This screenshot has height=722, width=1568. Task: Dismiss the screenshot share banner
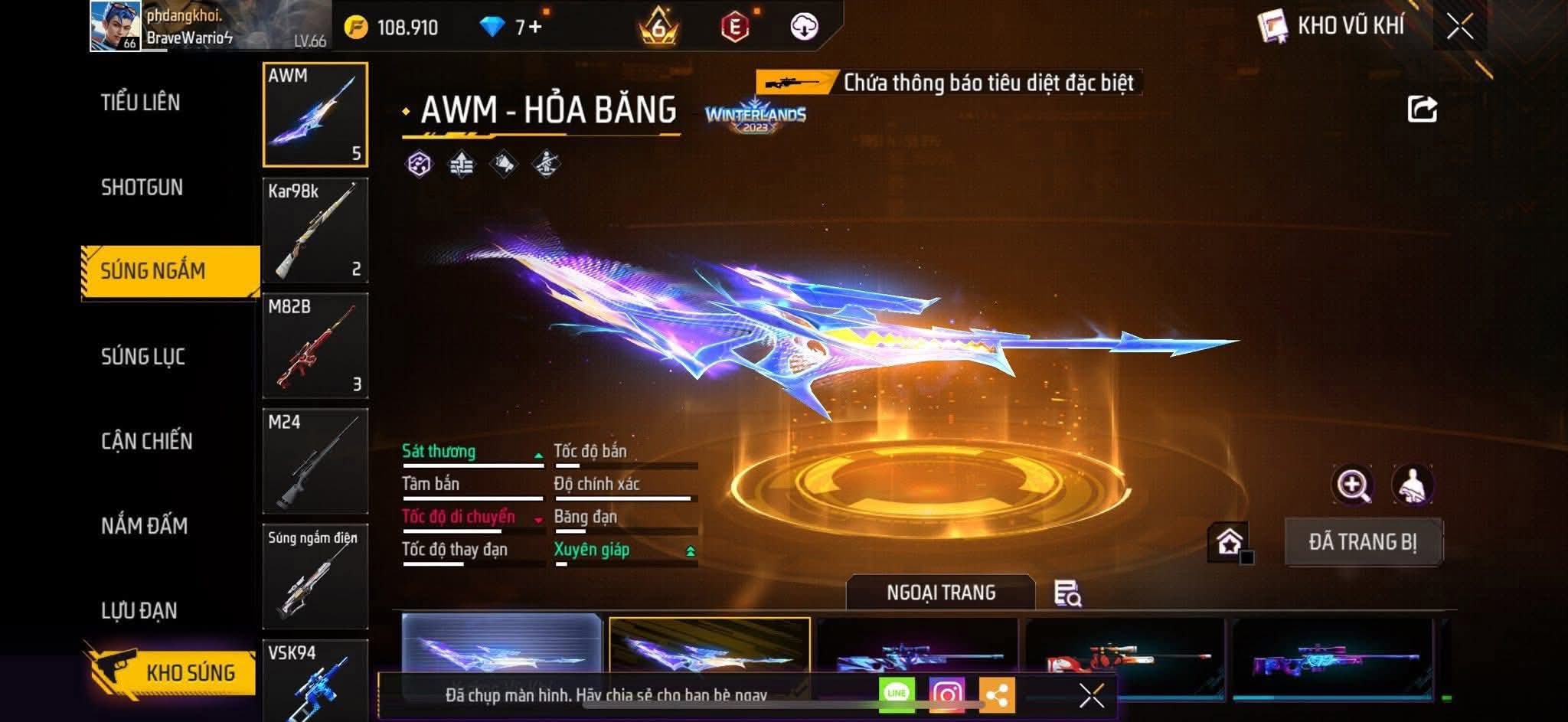click(1091, 695)
